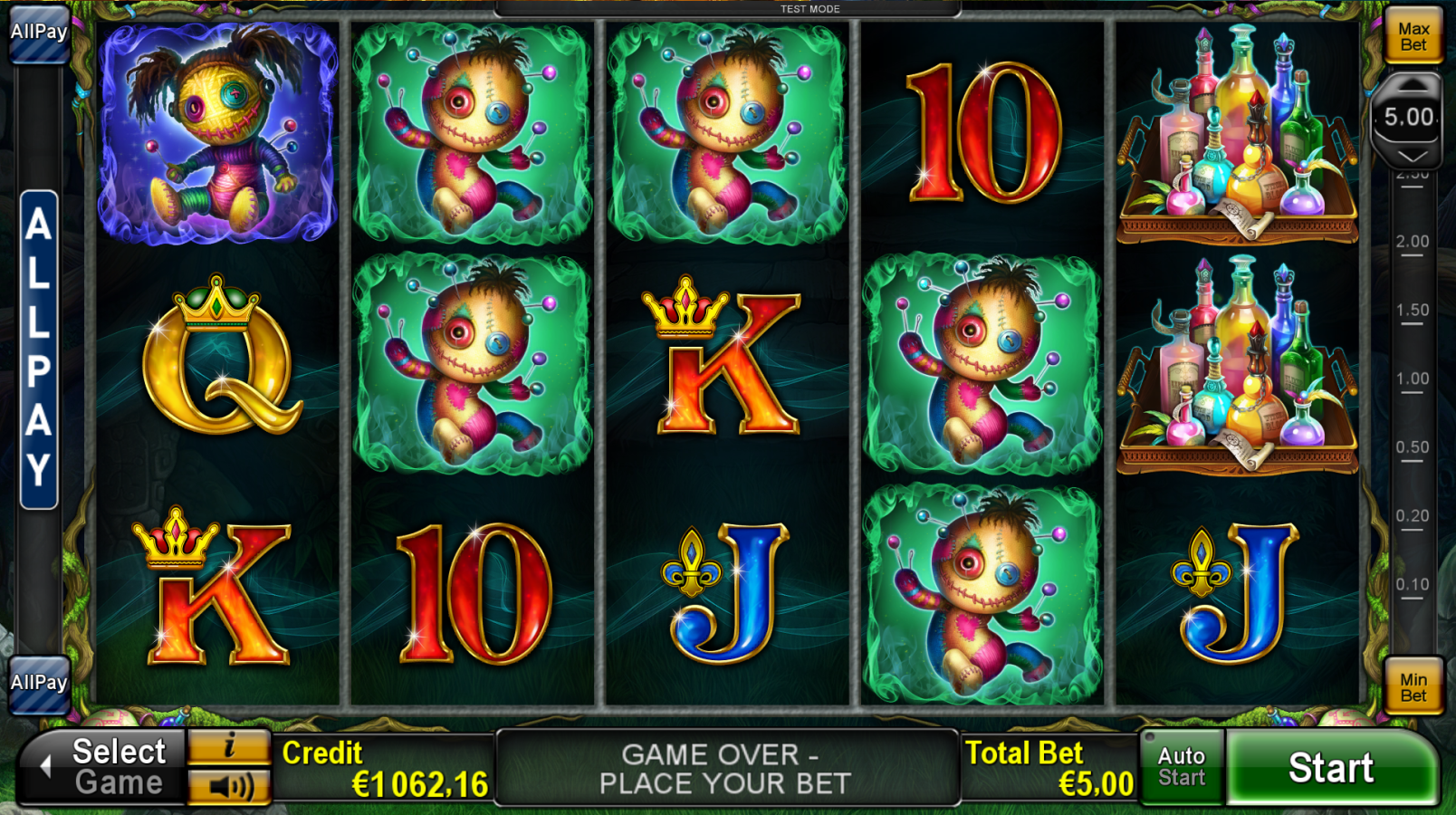
Task: Click the Credit €1062,16 display
Action: click(x=380, y=766)
